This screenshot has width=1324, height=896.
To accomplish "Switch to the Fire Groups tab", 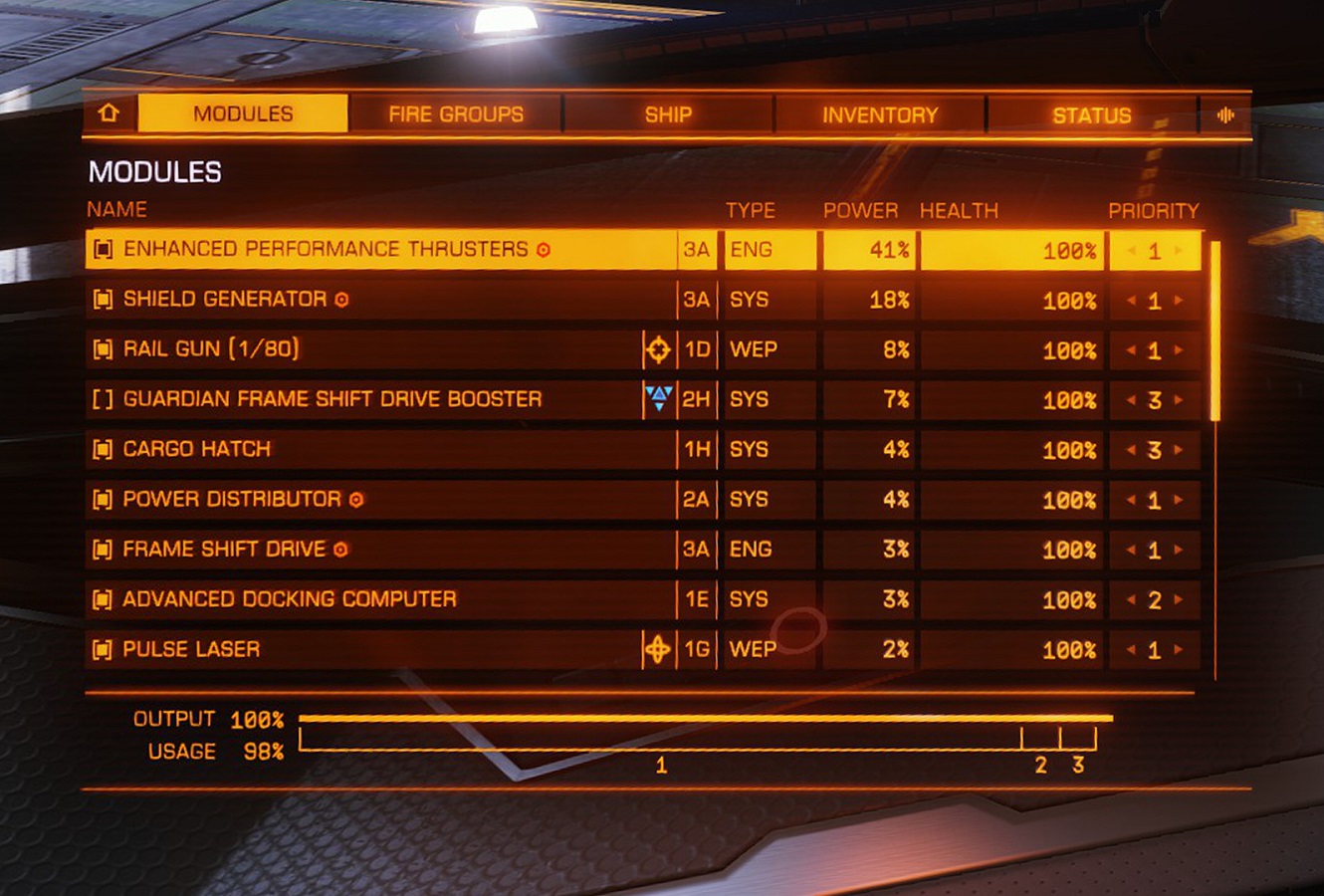I will tap(456, 114).
